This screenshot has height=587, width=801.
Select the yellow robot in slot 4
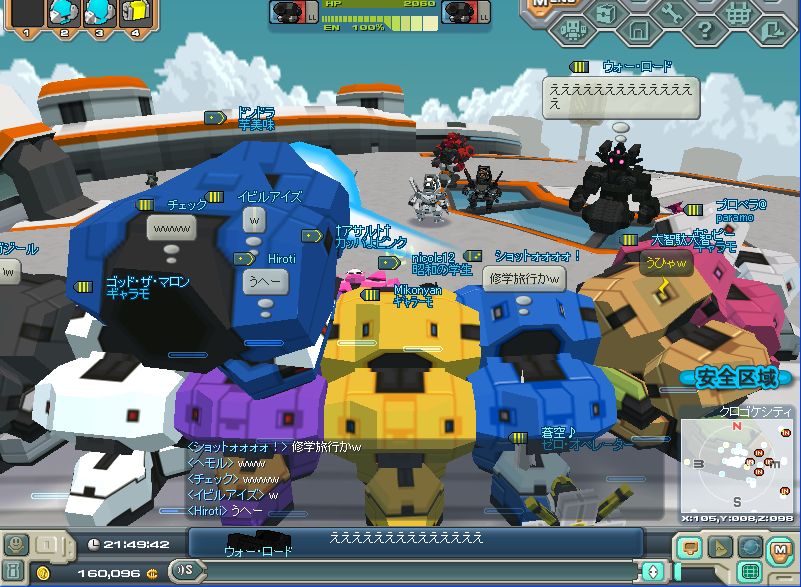pyautogui.click(x=134, y=13)
